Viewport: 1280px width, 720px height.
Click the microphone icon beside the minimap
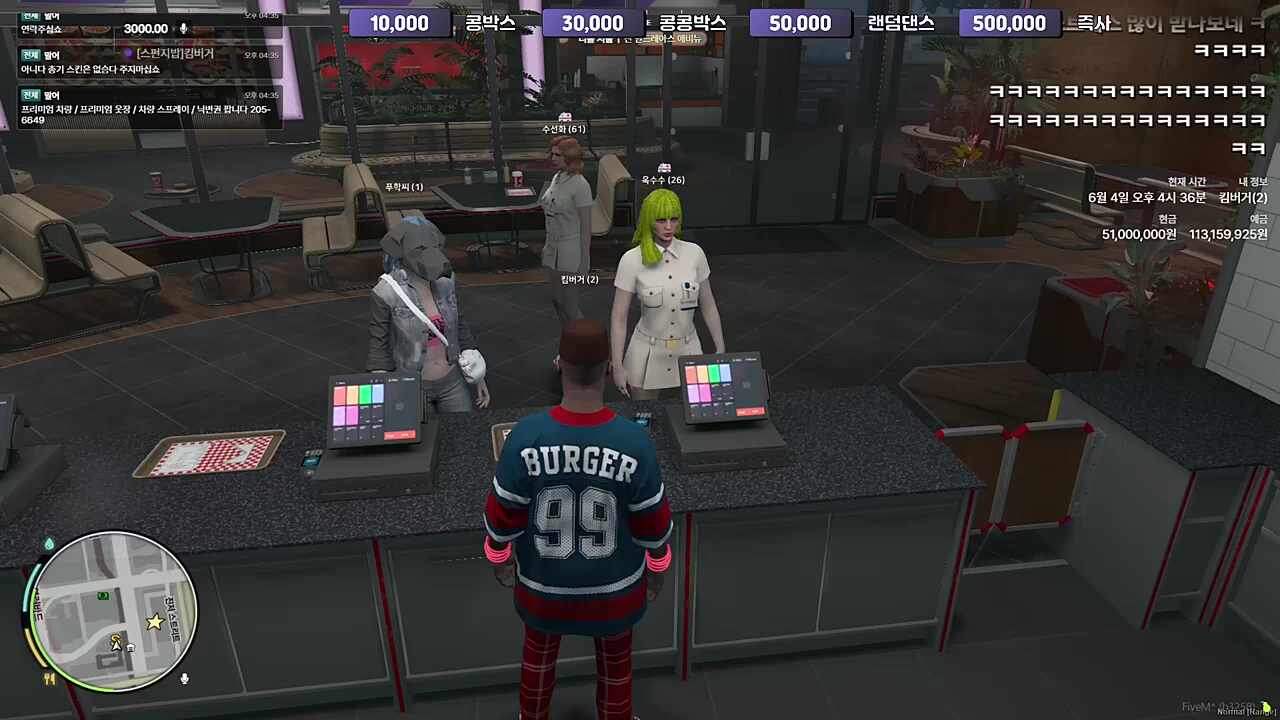[185, 679]
